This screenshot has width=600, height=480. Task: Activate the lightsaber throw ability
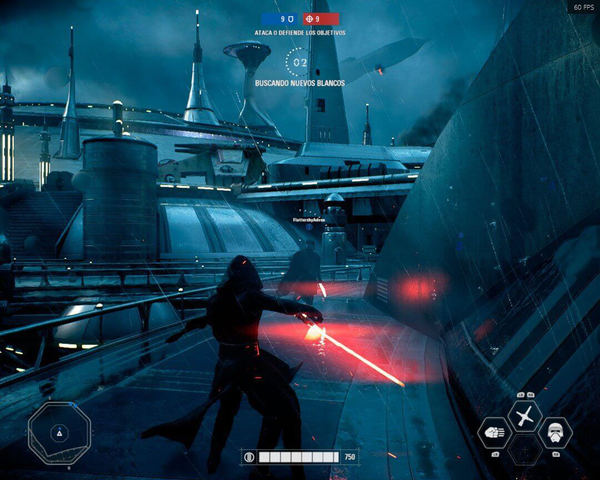pyautogui.click(x=525, y=415)
